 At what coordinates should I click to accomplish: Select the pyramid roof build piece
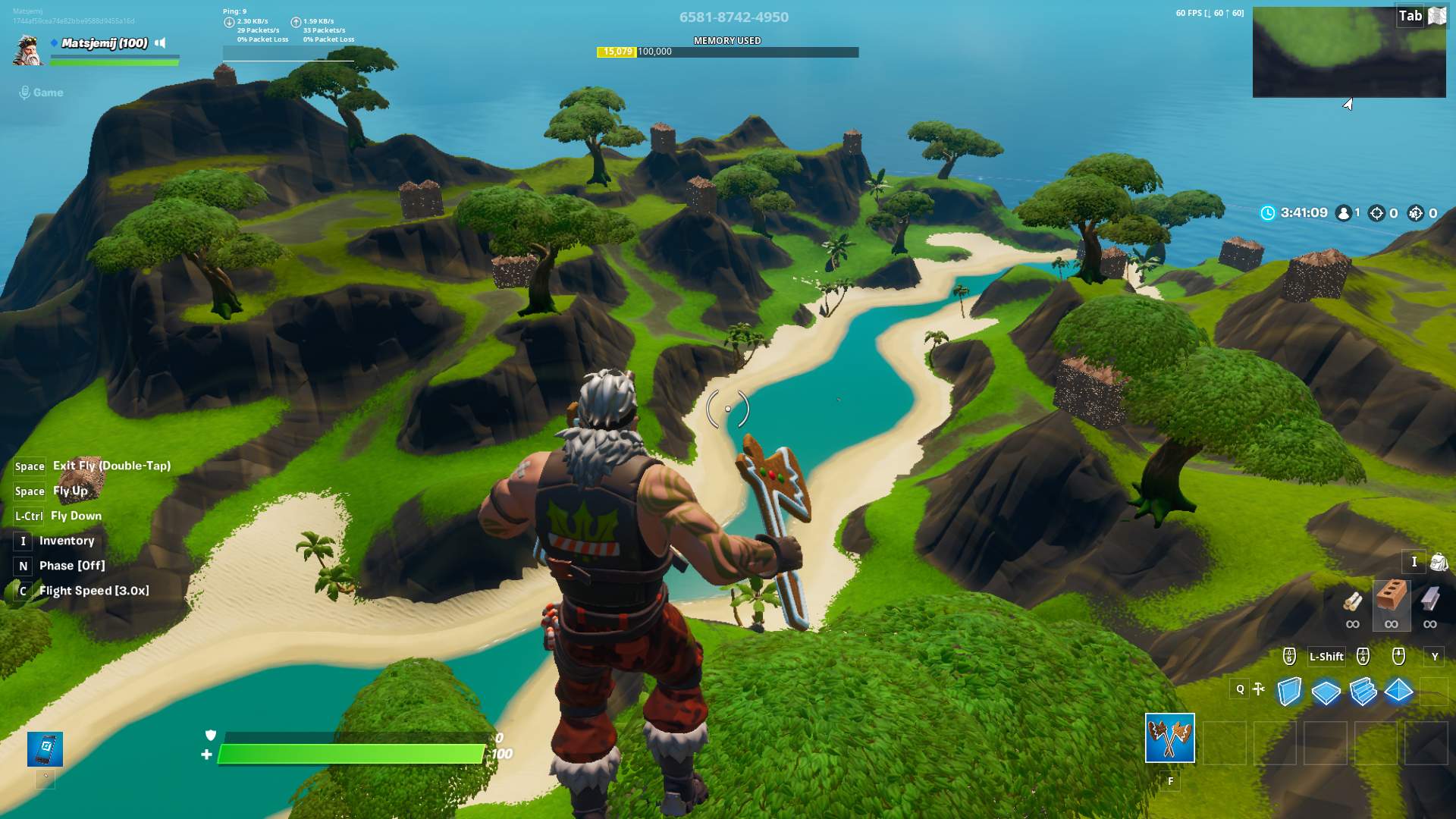[x=1400, y=691]
